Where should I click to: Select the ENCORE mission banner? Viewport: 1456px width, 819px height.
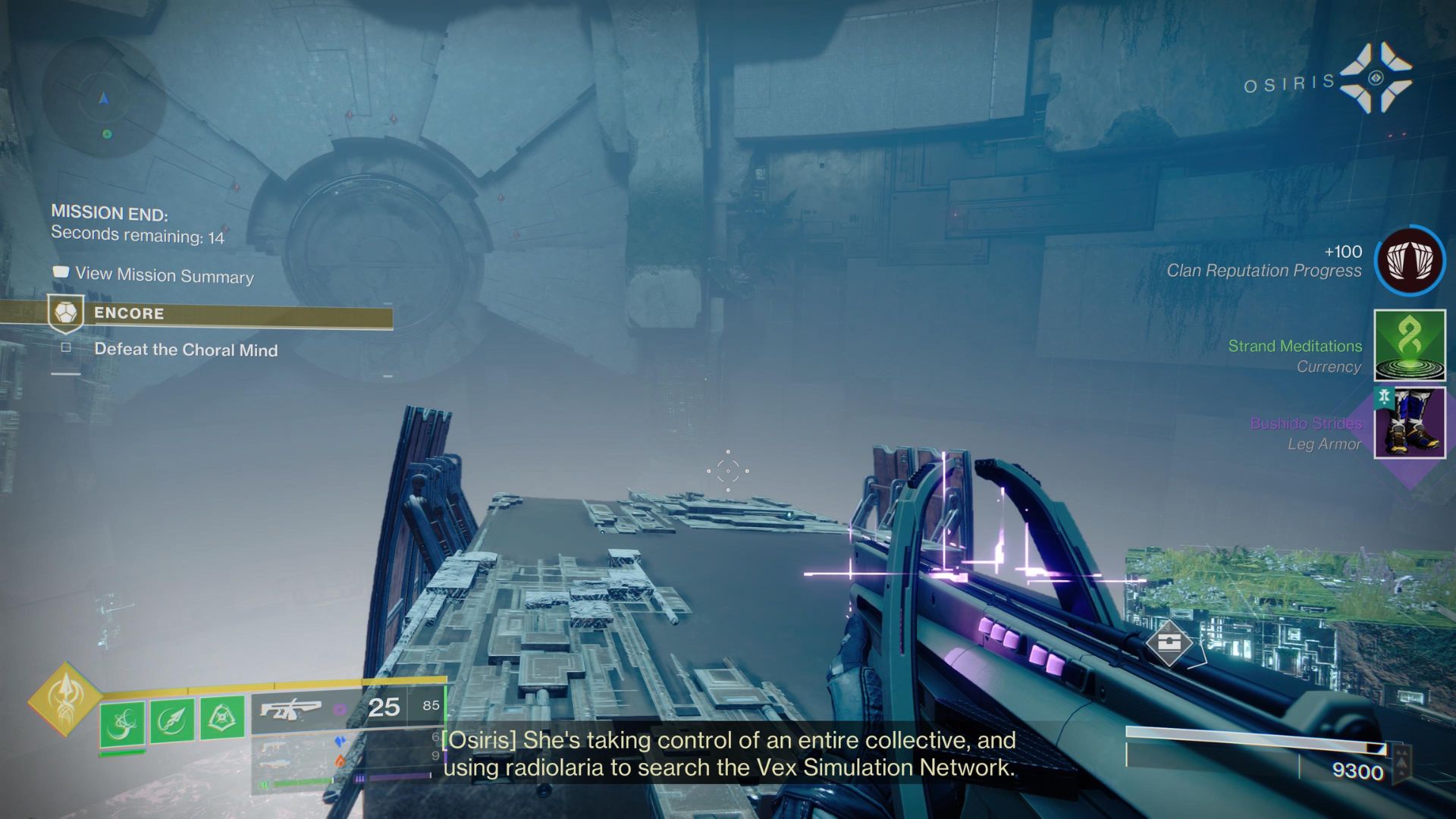click(220, 314)
